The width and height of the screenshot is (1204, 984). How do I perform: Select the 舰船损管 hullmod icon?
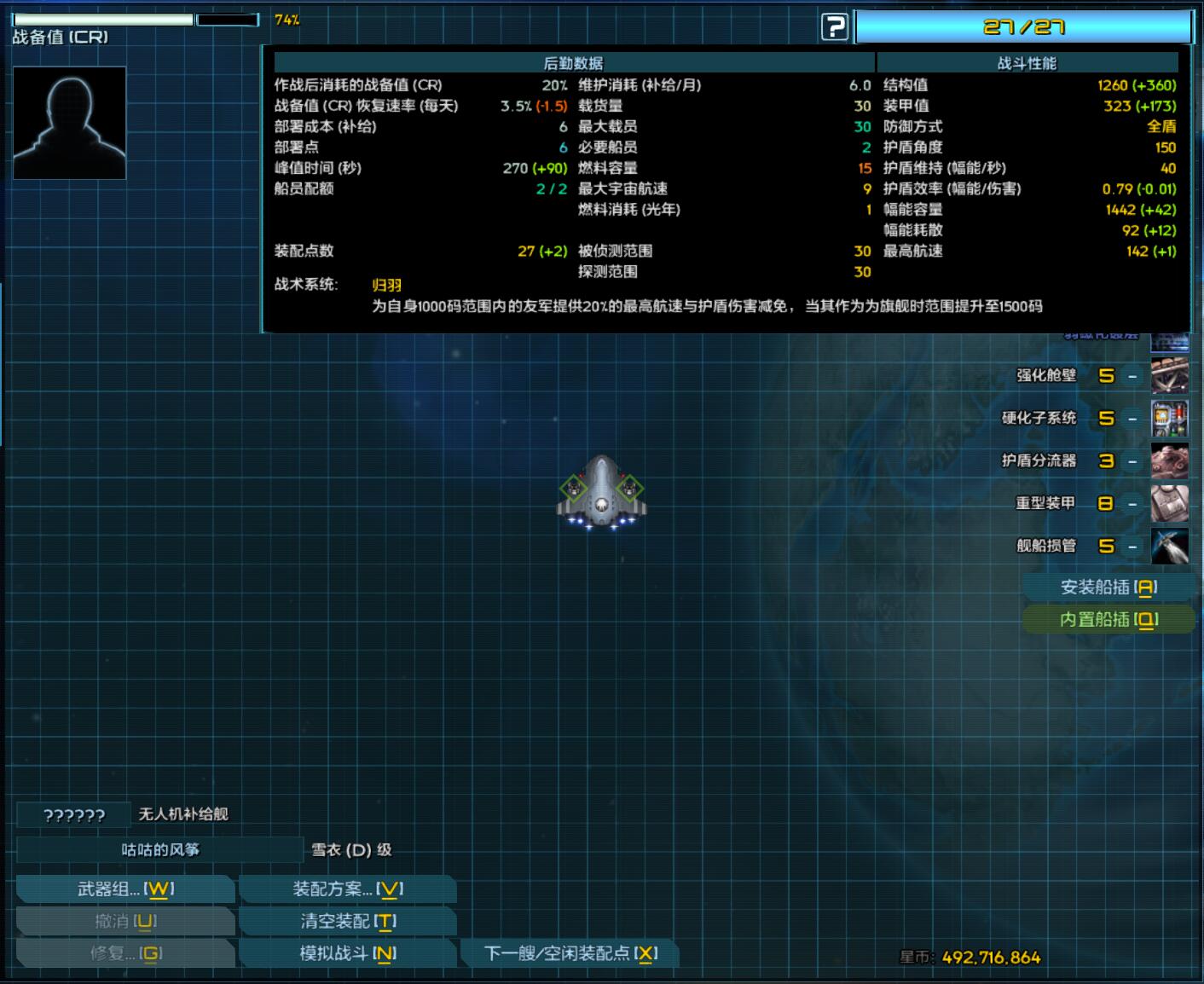coord(1171,546)
